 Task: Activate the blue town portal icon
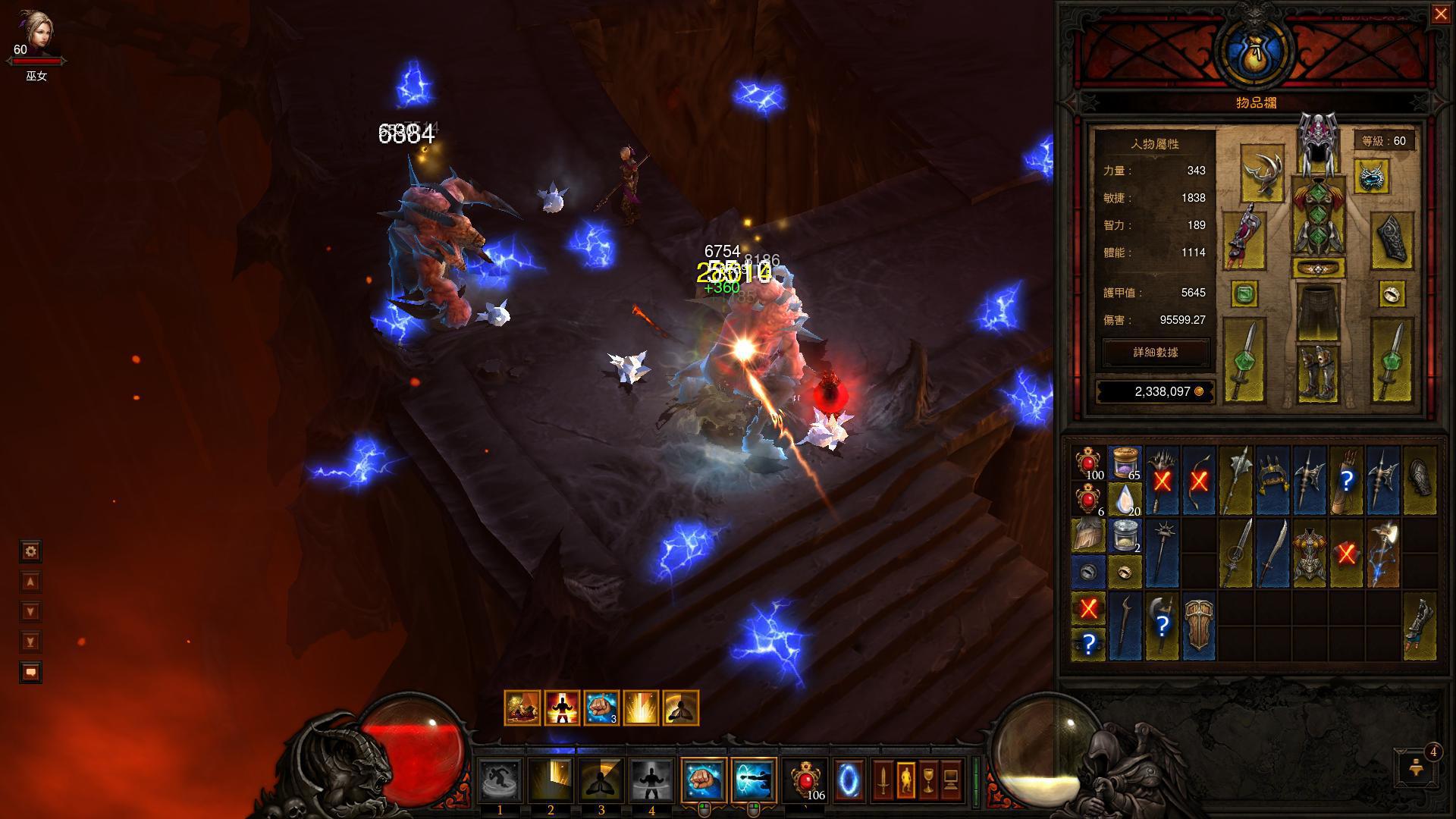click(x=848, y=780)
